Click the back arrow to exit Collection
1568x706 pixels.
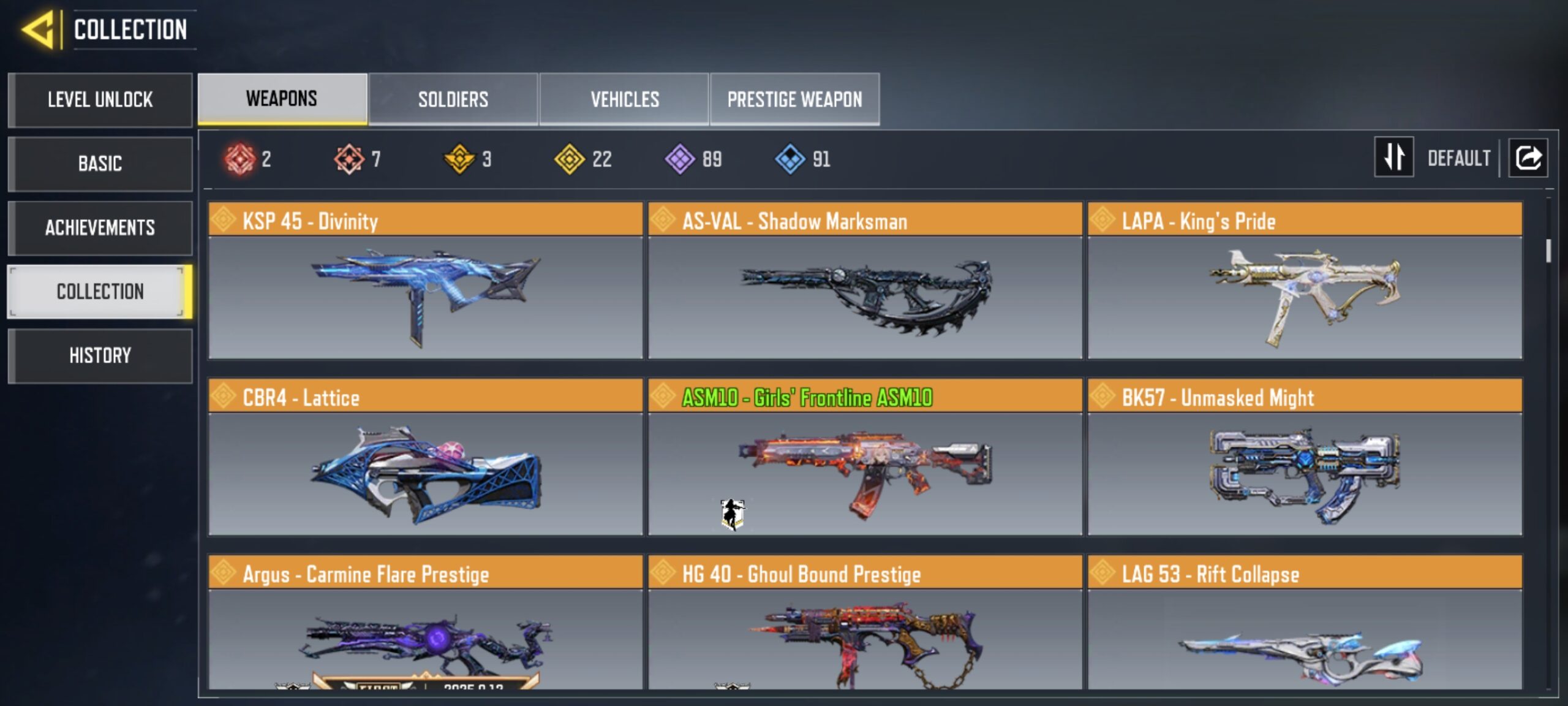coord(37,29)
